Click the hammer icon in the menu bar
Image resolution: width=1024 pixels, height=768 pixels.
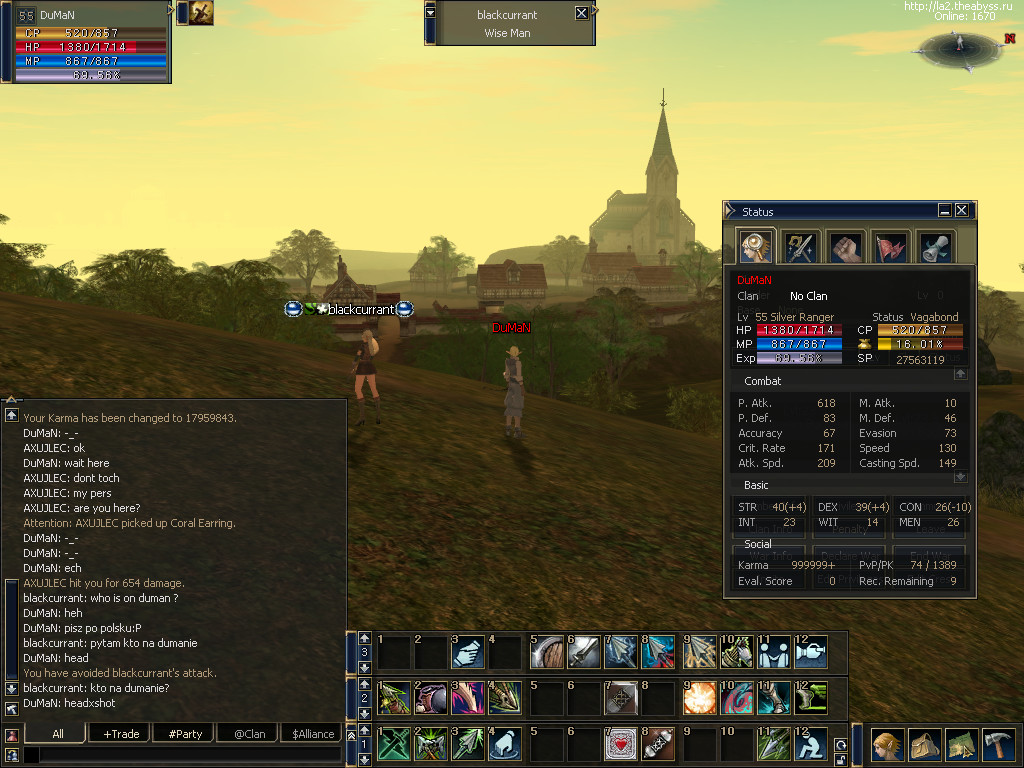coord(998,745)
